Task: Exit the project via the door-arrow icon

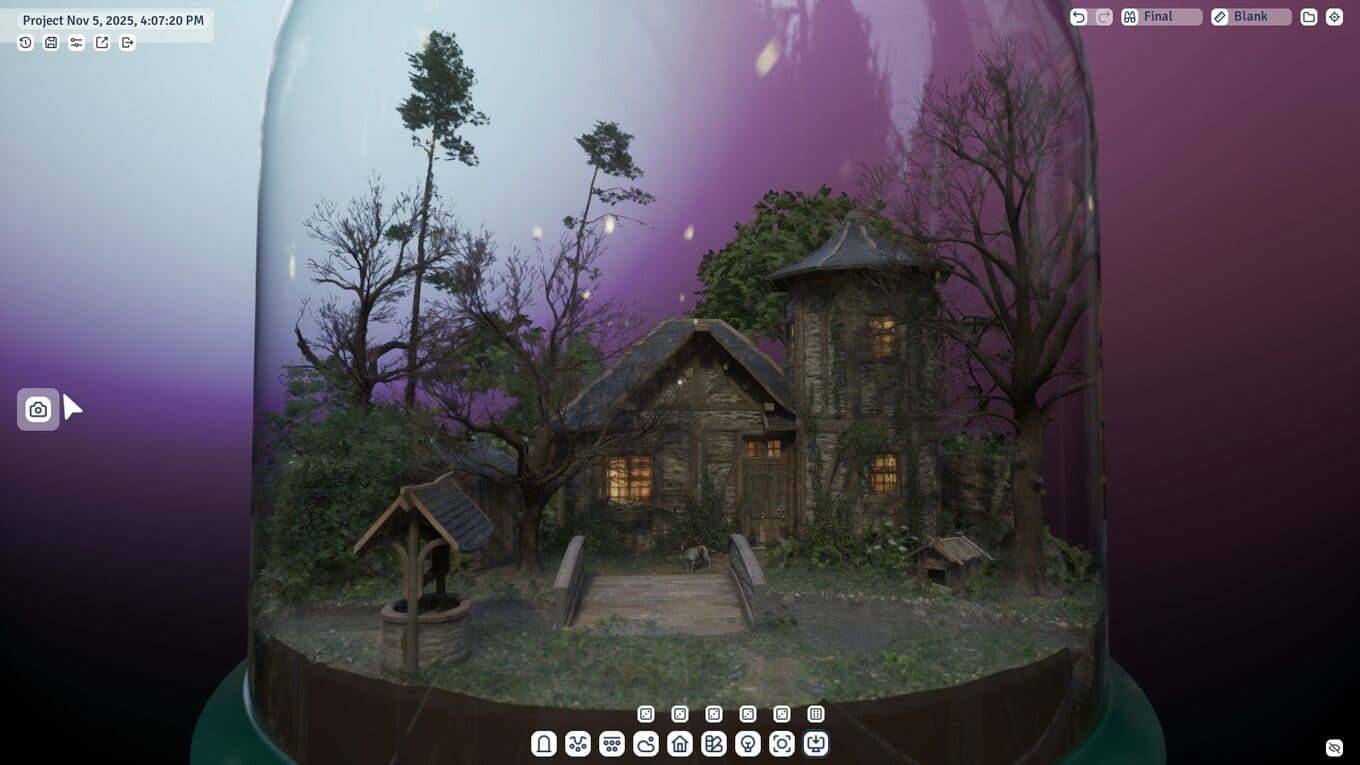Action: (127, 43)
